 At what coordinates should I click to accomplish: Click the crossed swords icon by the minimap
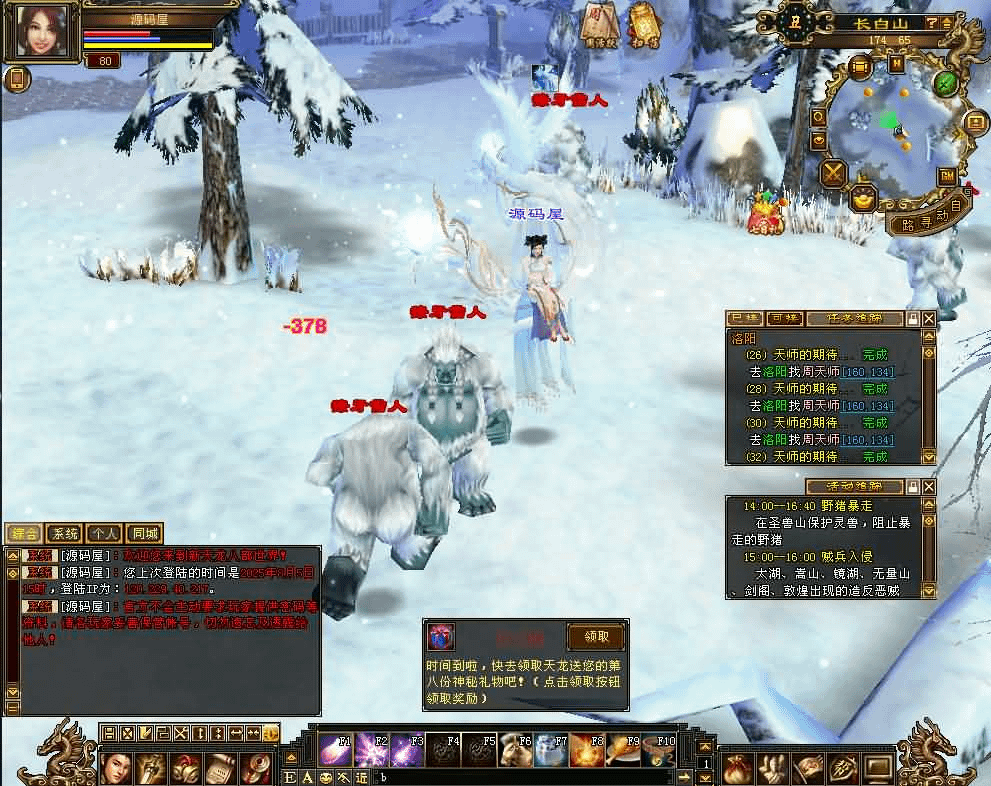(833, 174)
